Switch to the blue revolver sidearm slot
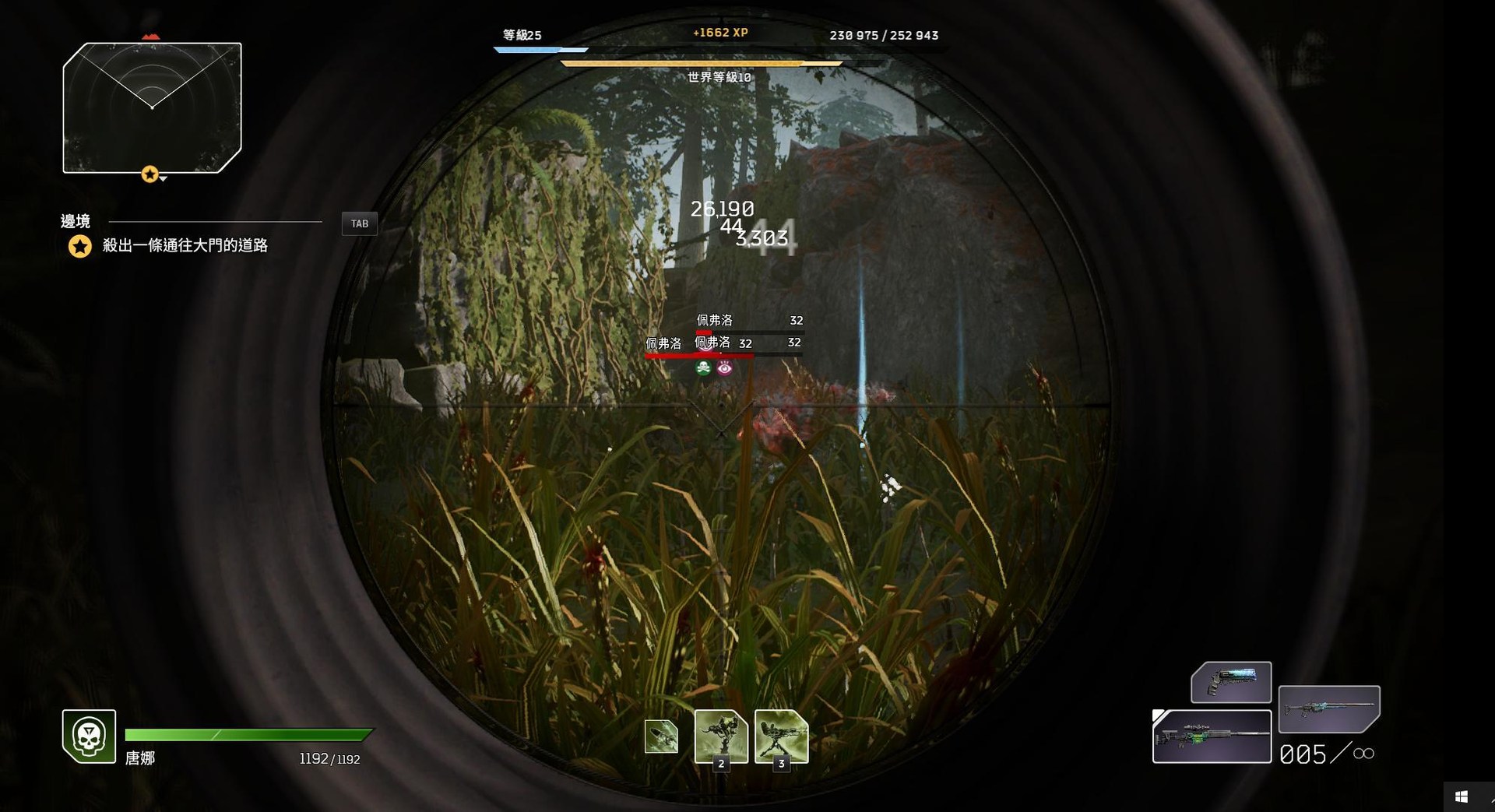This screenshot has height=812, width=1495. (1231, 682)
